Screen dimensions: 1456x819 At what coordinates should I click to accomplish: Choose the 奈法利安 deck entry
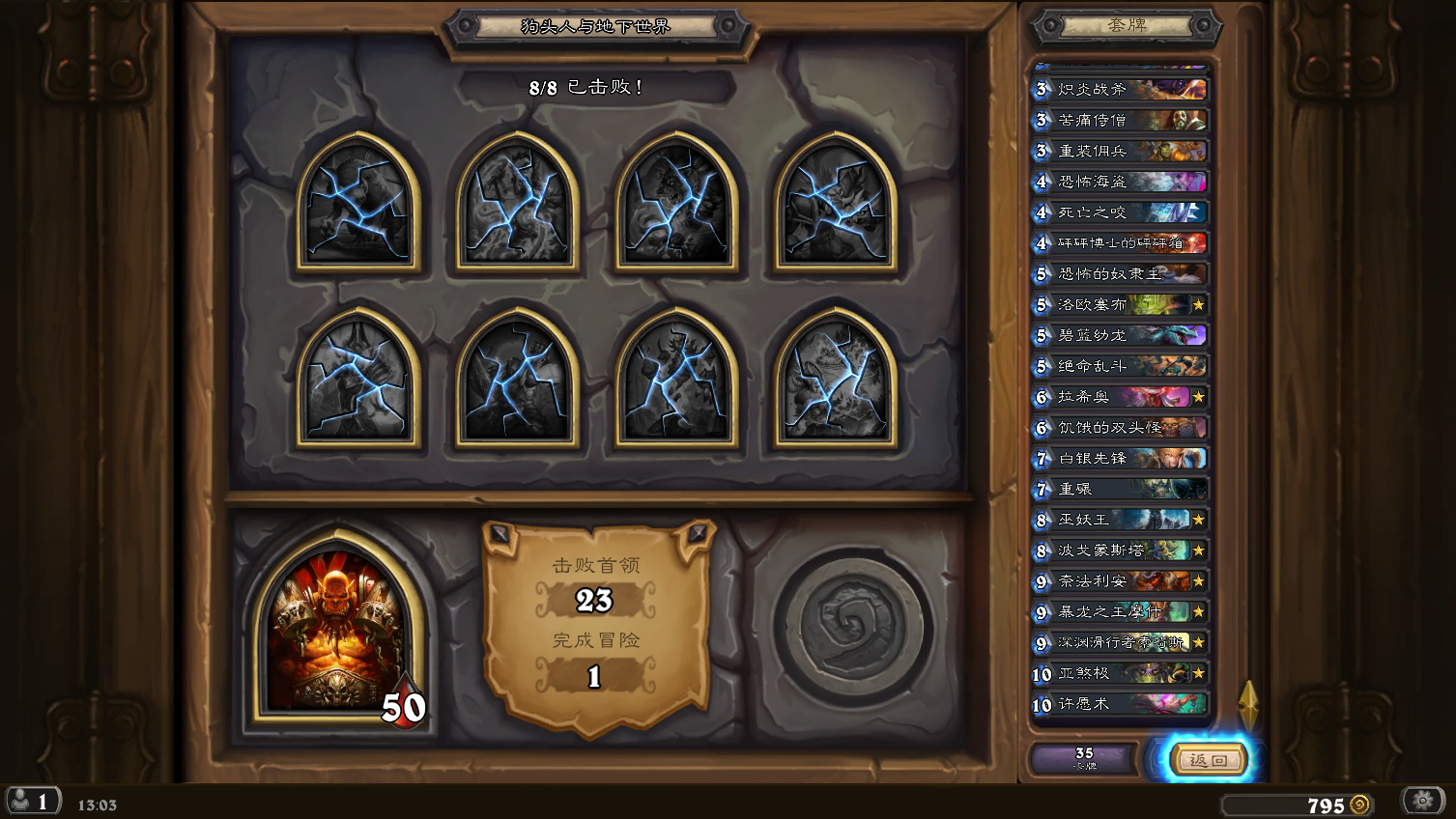1121,581
